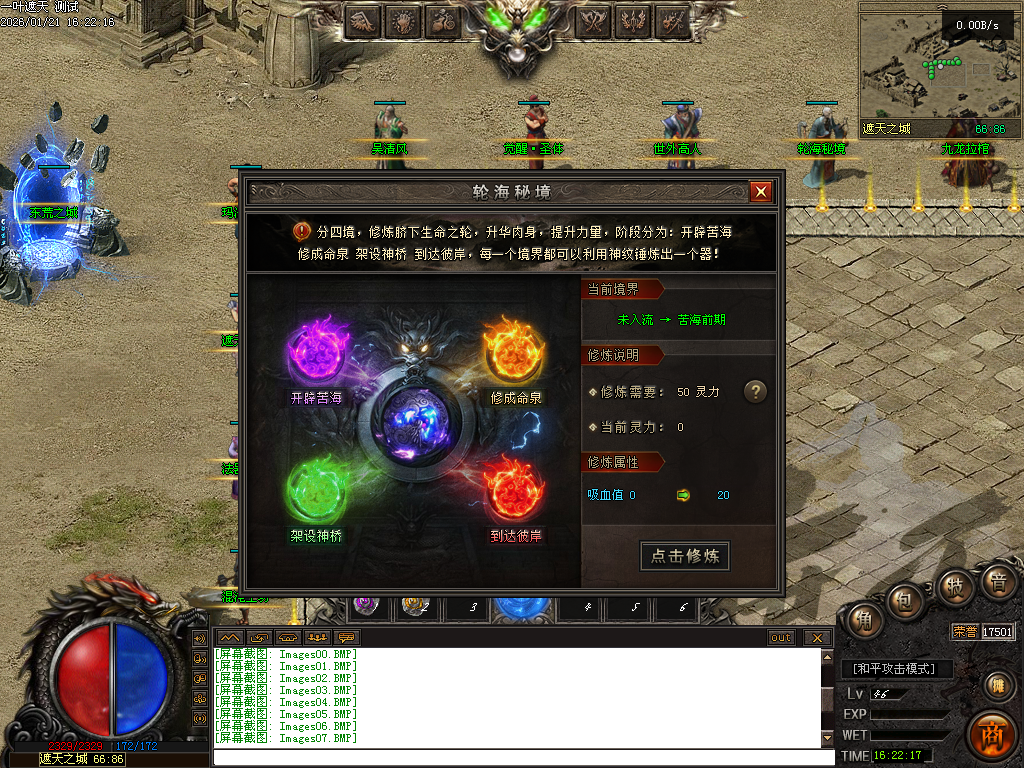Select the purple 开辟苦海 orb
The width and height of the screenshot is (1024, 768).
(x=317, y=350)
